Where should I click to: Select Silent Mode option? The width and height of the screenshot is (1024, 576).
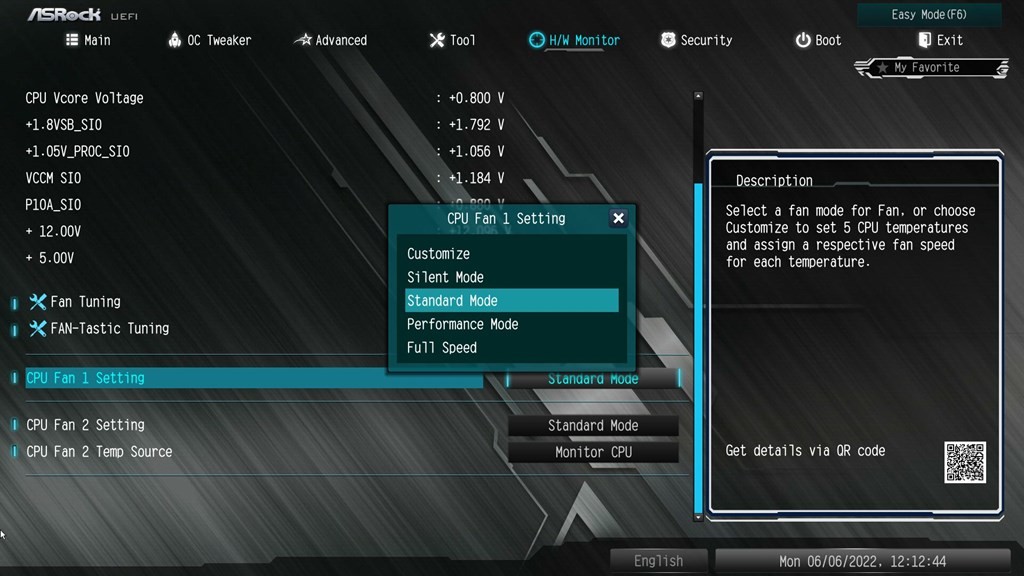pyautogui.click(x=445, y=277)
